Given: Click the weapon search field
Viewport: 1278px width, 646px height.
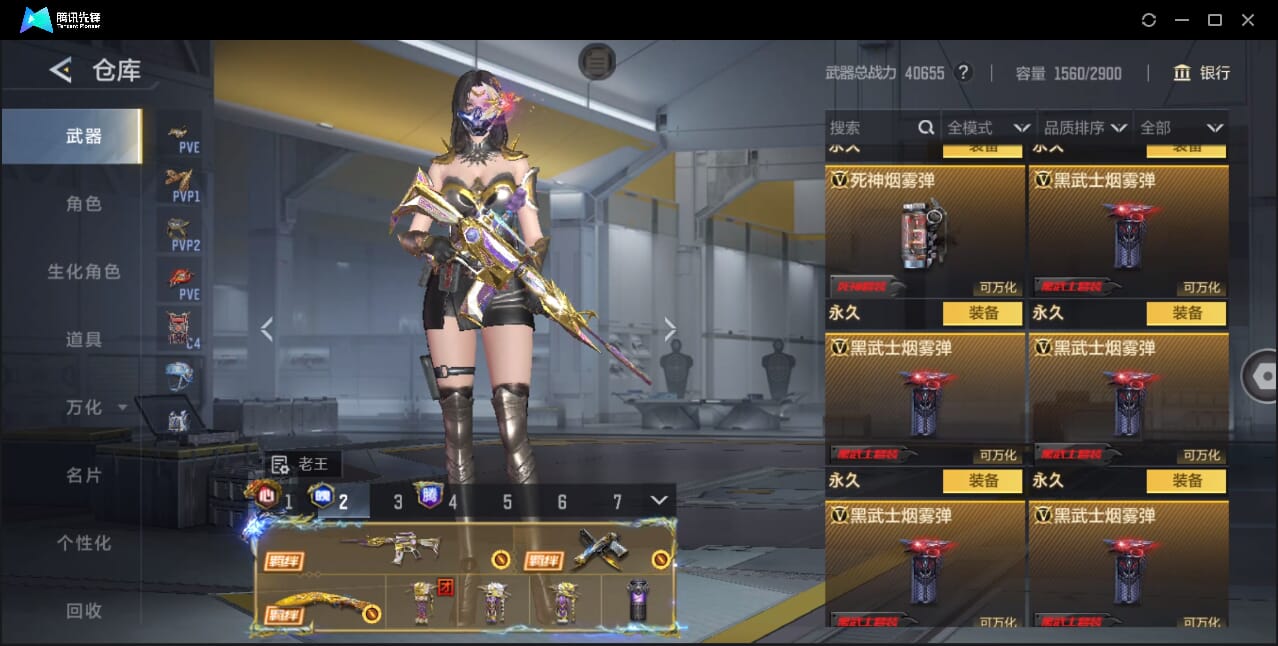Looking at the screenshot, I should tap(870, 128).
